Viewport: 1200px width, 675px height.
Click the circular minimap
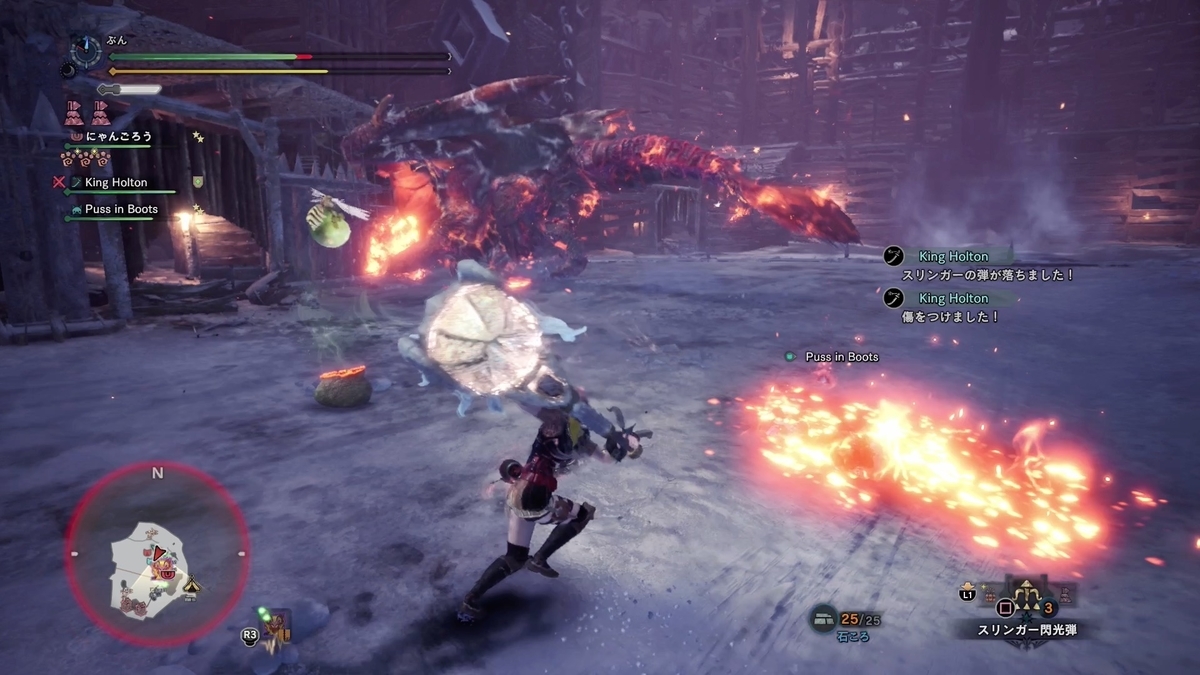(x=157, y=557)
